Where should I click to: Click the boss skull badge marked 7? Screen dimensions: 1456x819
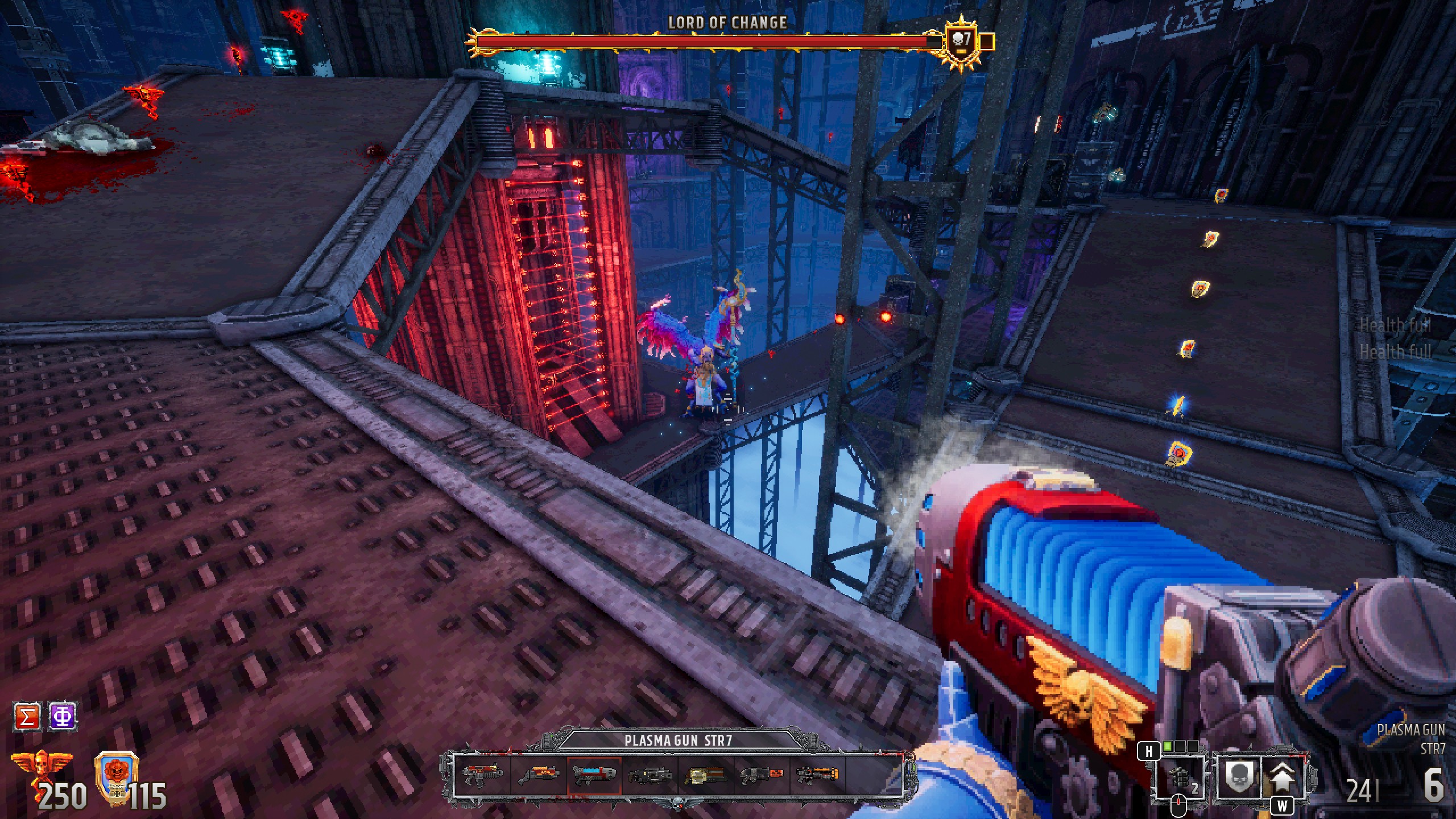click(x=961, y=41)
